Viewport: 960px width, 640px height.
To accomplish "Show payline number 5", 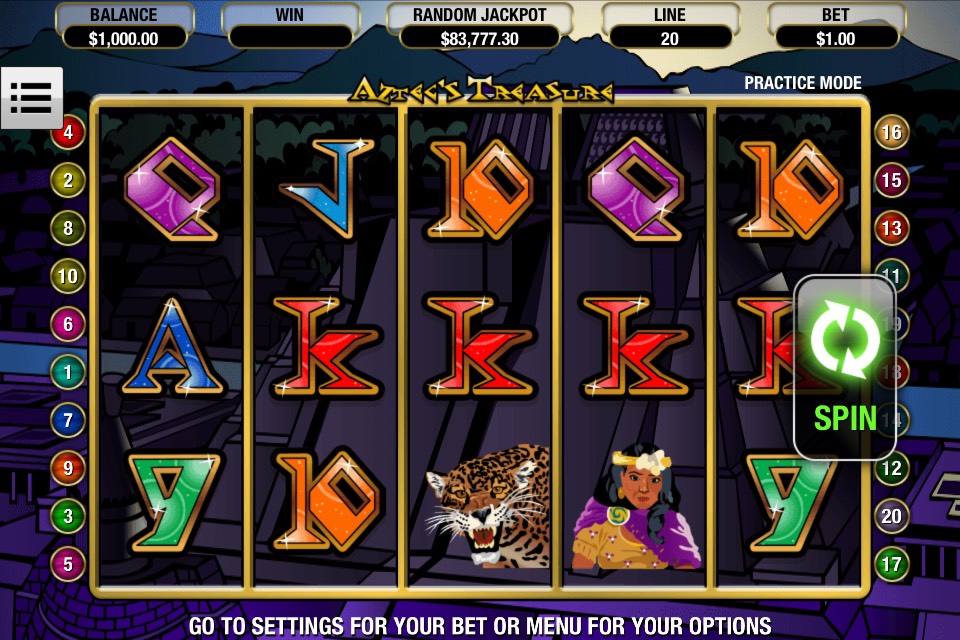I will (x=68, y=564).
